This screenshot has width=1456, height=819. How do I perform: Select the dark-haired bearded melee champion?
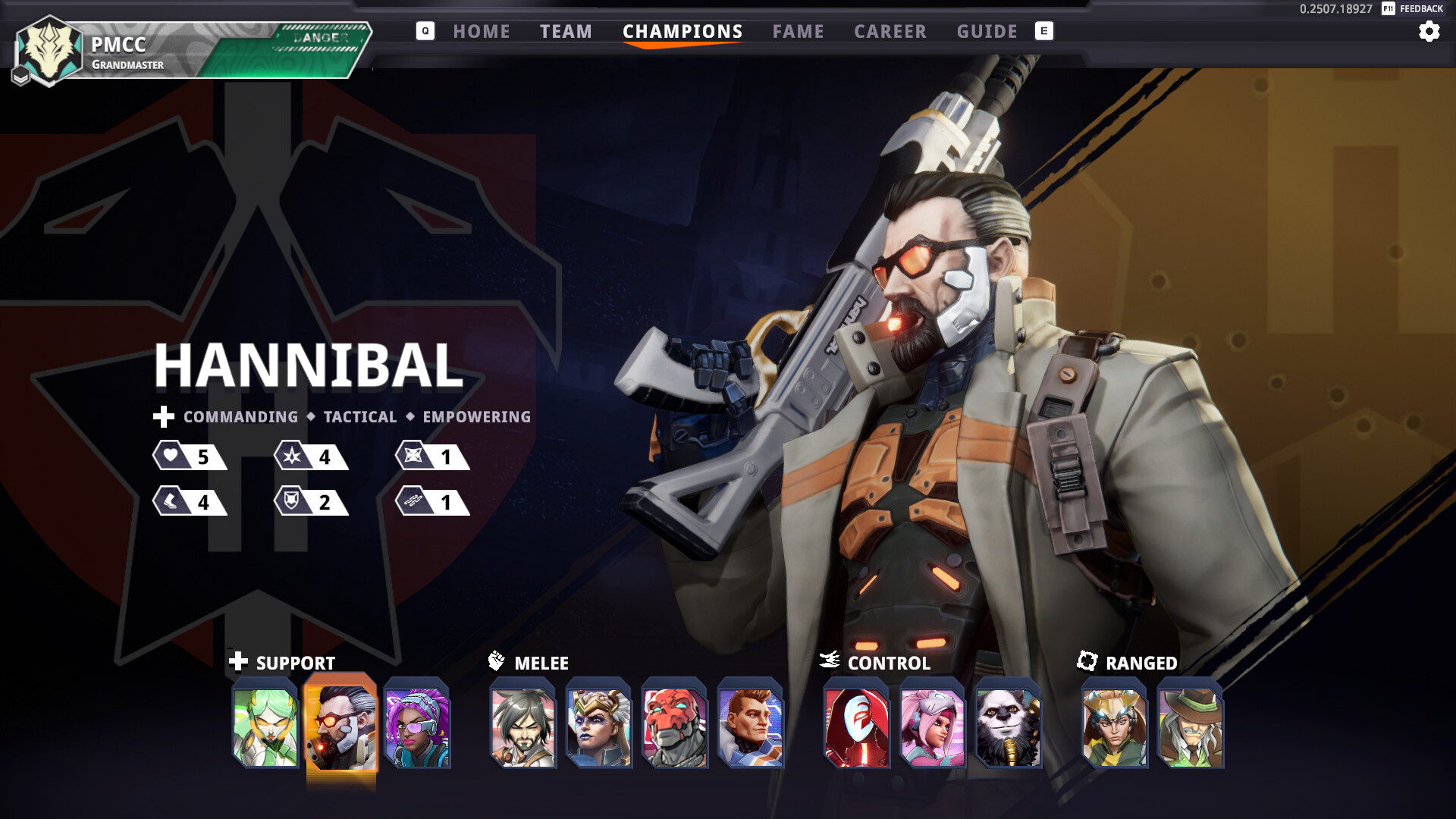click(x=523, y=724)
